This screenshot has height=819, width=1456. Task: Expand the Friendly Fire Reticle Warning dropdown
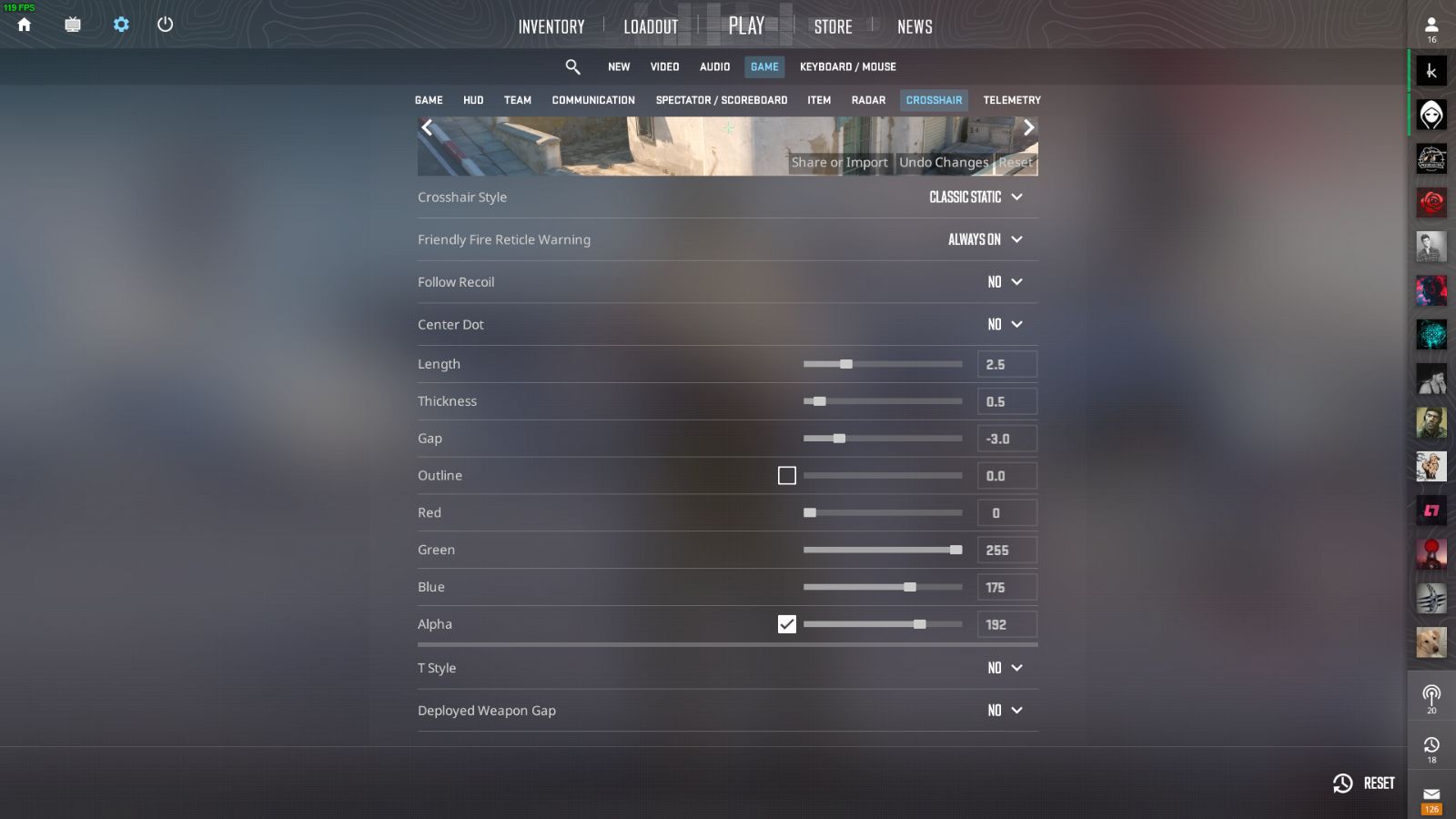point(983,239)
